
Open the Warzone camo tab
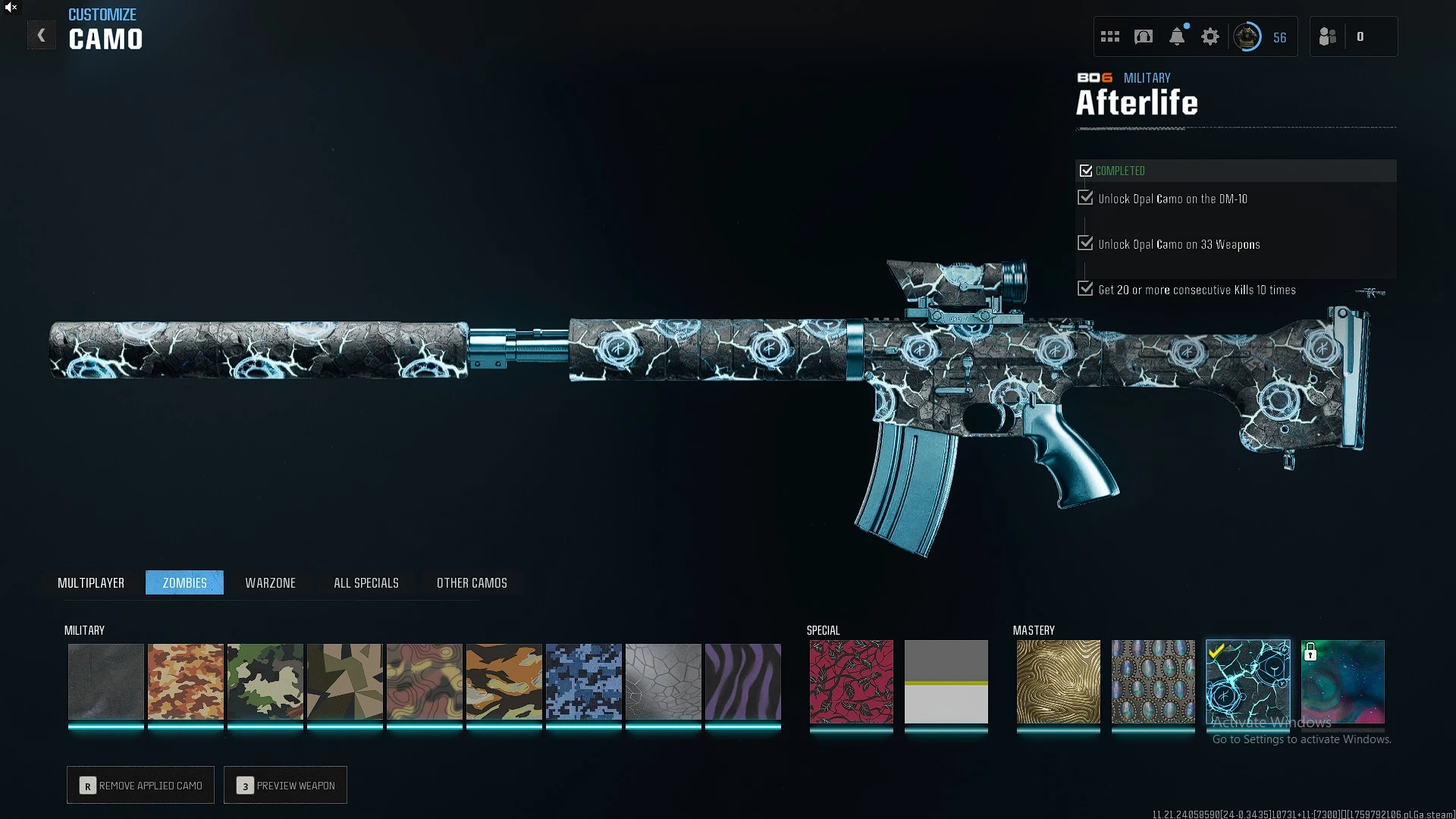270,582
